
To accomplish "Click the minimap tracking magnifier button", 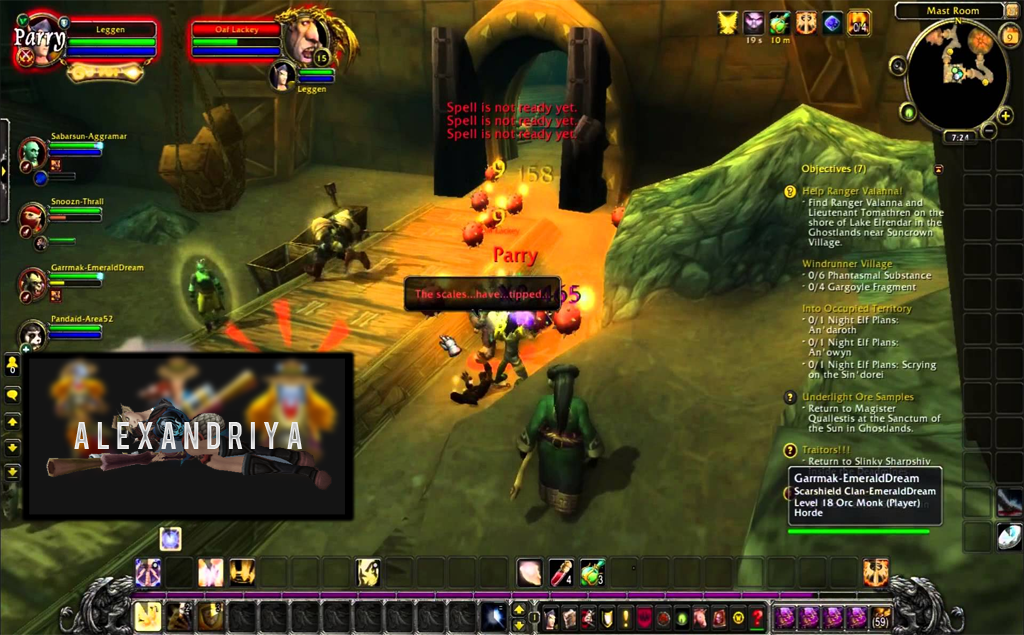I will (898, 65).
